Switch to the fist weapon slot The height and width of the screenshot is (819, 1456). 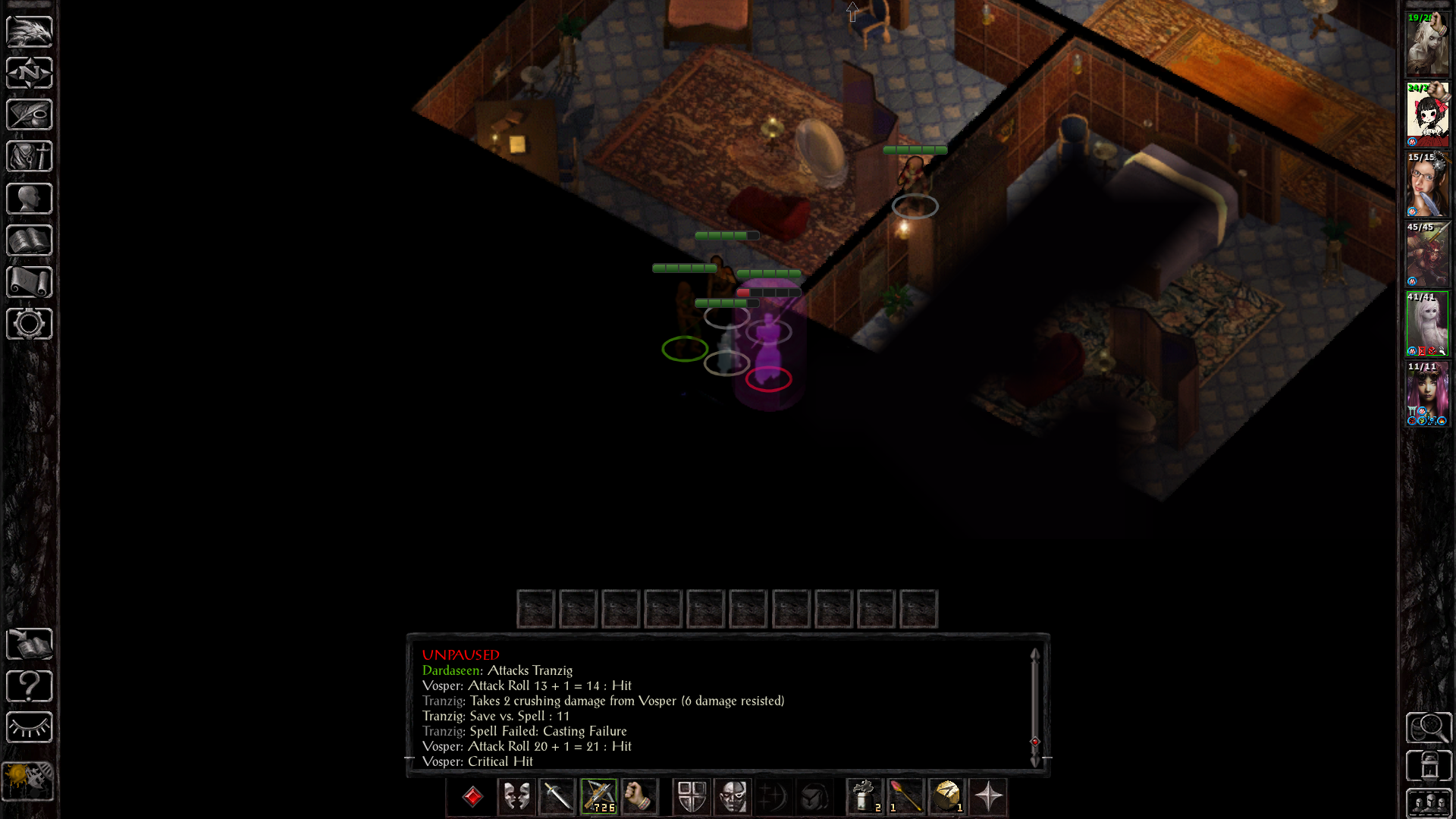pyautogui.click(x=639, y=796)
